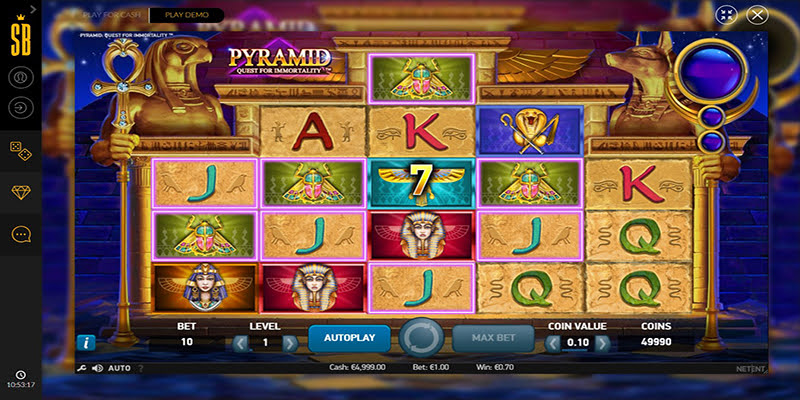This screenshot has width=800, height=400.
Task: Lower the coin value
Action: pos(554,343)
